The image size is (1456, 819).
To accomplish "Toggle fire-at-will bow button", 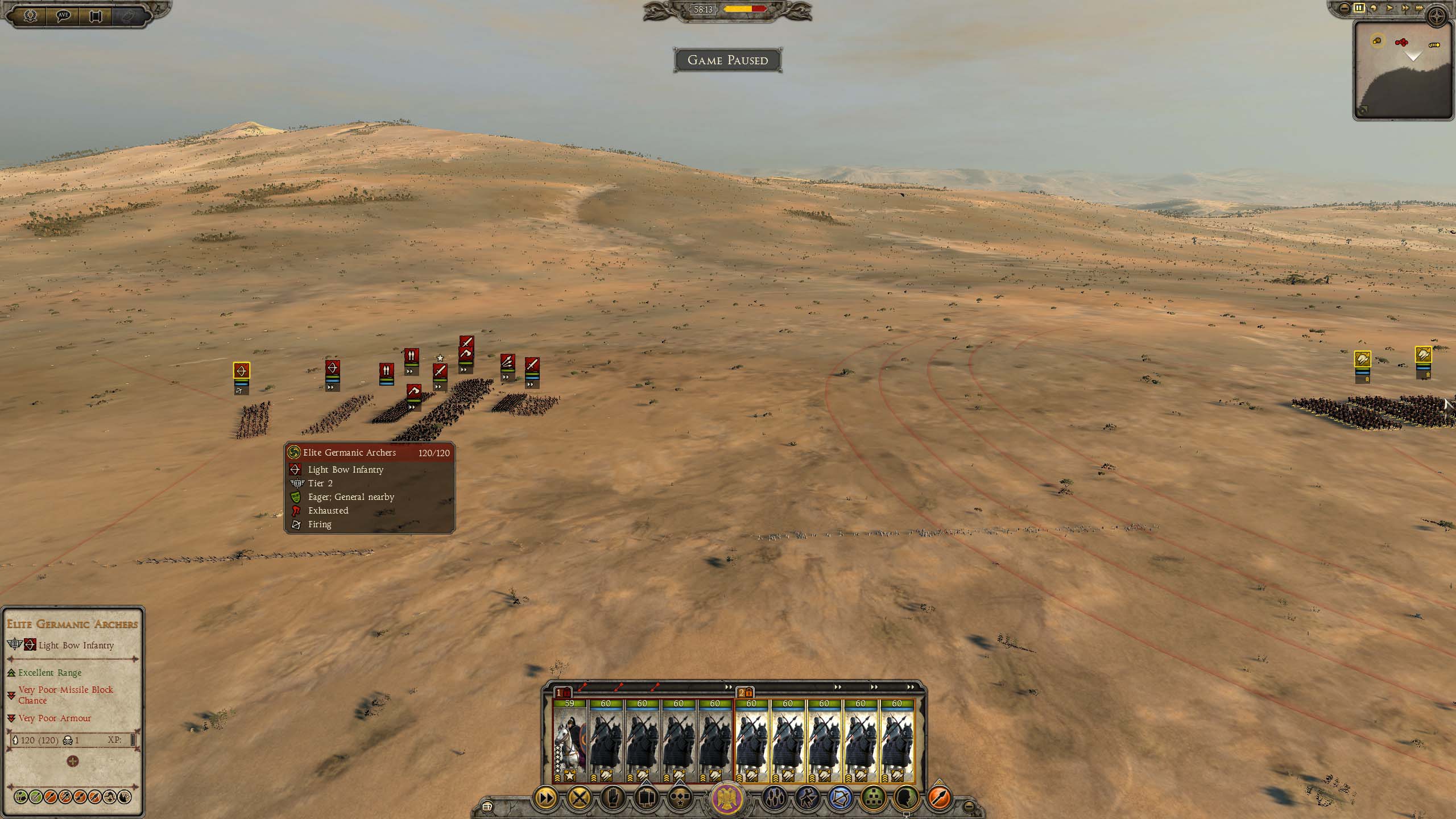I will pyautogui.click(x=840, y=798).
